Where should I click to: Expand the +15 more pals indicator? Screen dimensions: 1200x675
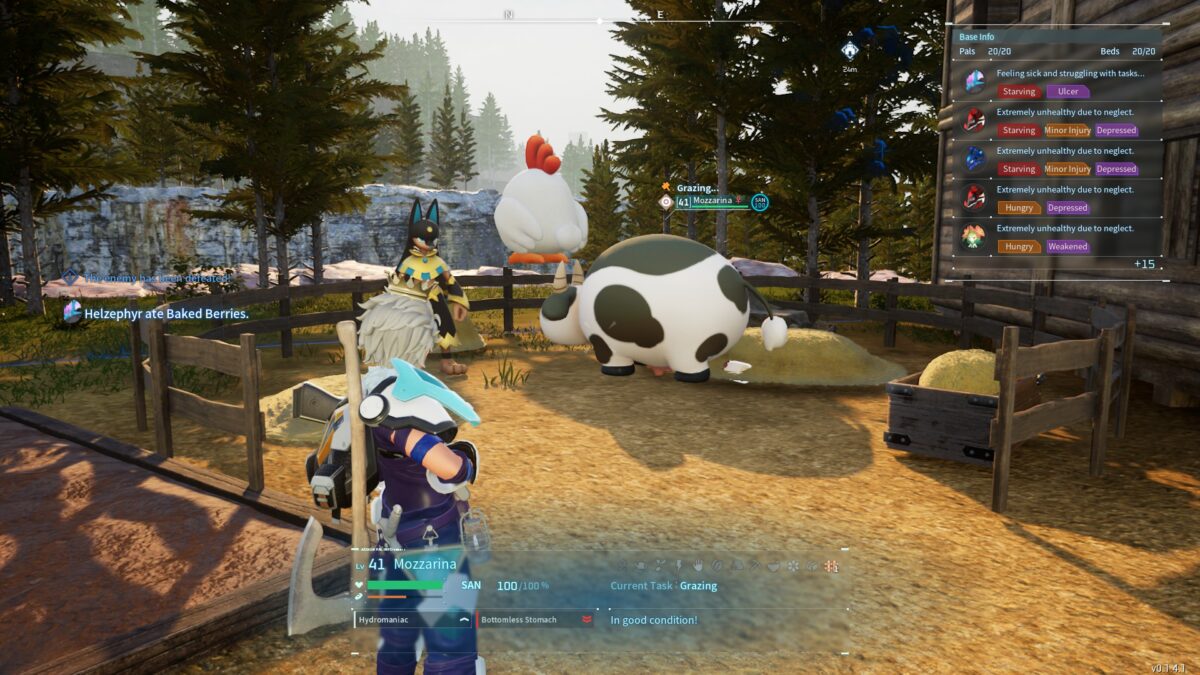1144,264
